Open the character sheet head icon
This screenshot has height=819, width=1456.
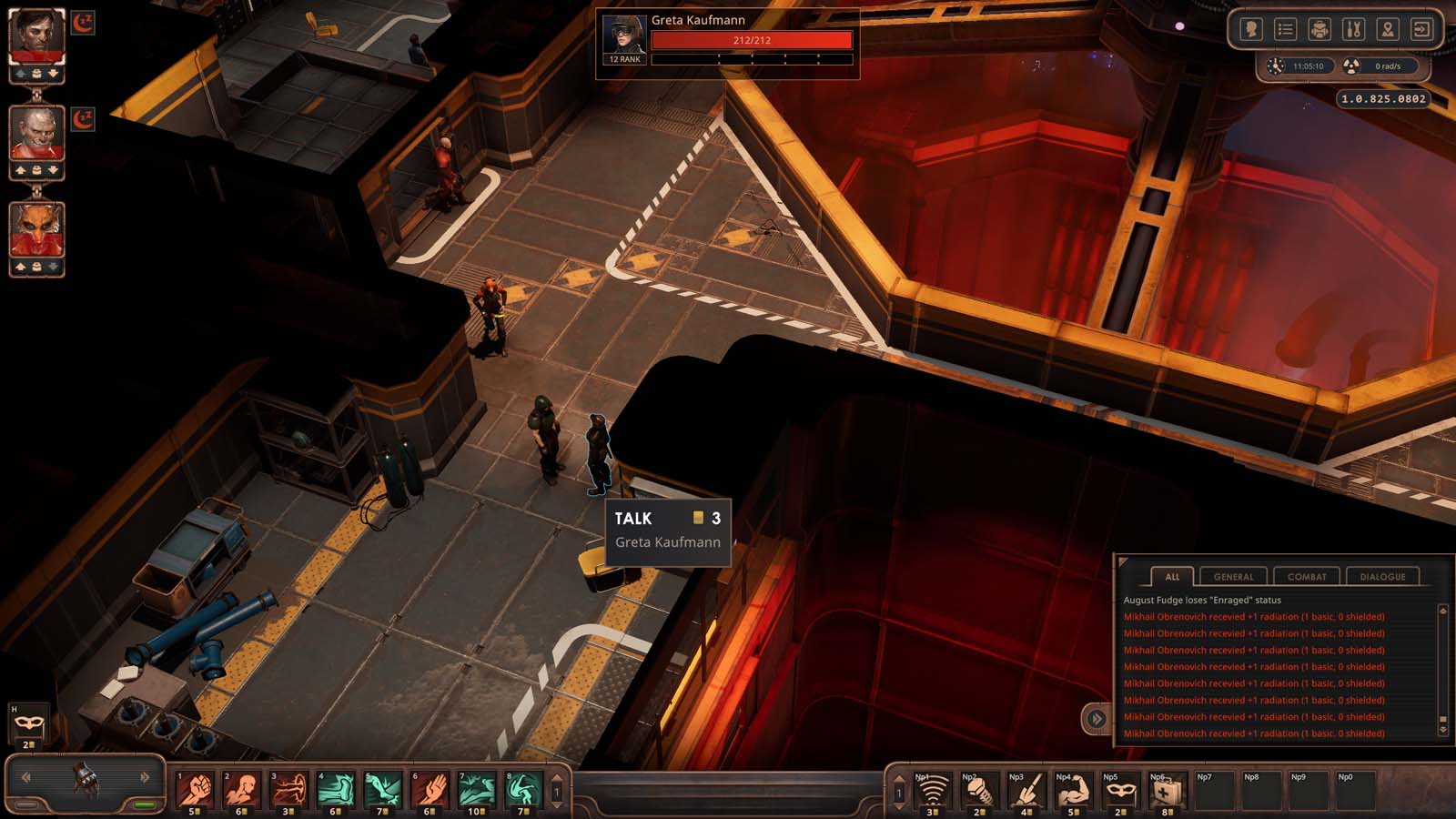[1251, 30]
